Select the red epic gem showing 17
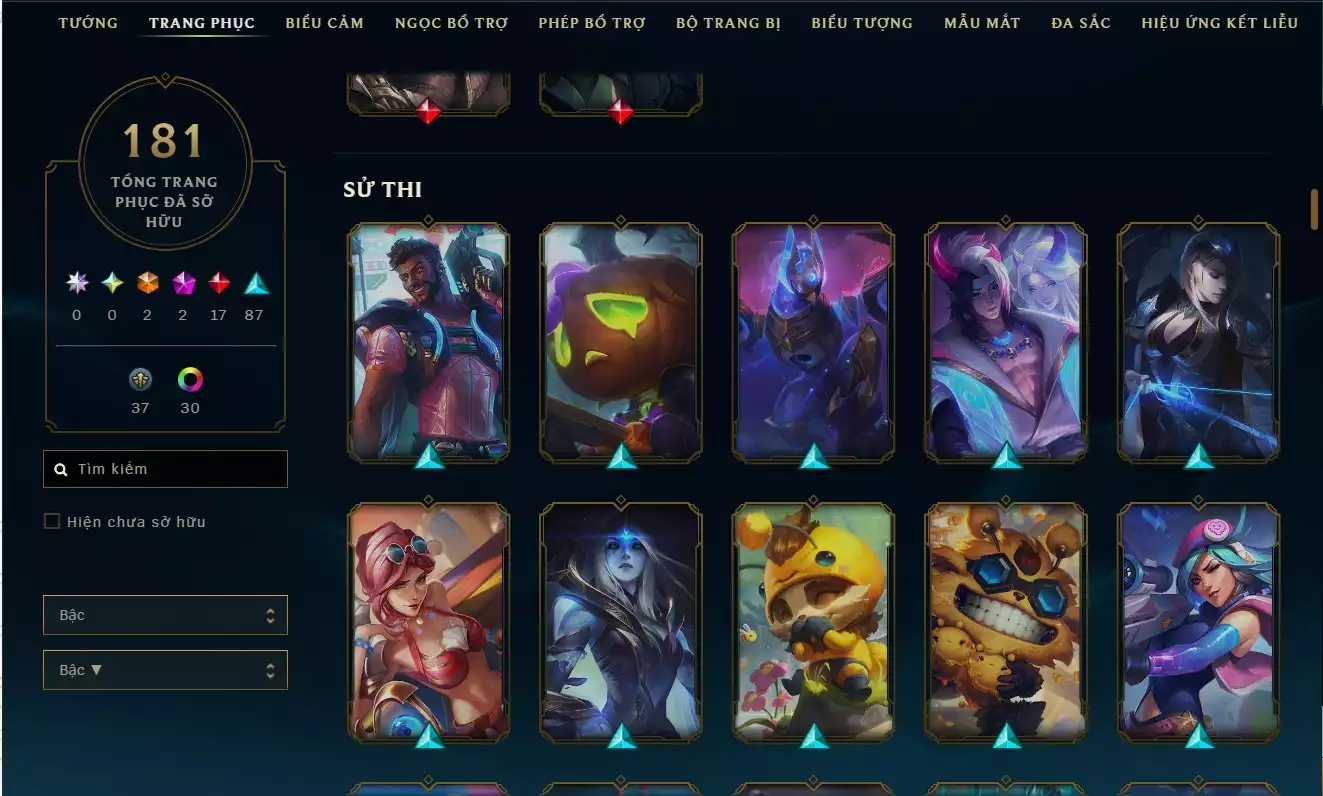Viewport: 1323px width, 796px height. (x=219, y=283)
